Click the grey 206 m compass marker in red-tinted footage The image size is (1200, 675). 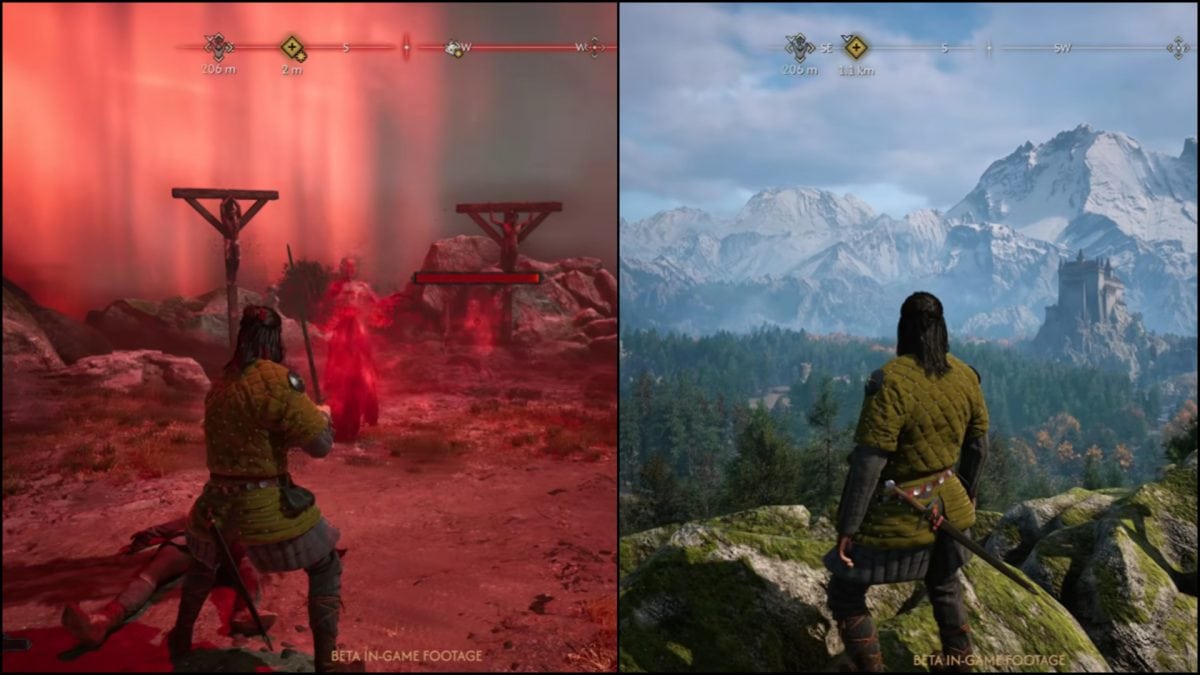[217, 46]
